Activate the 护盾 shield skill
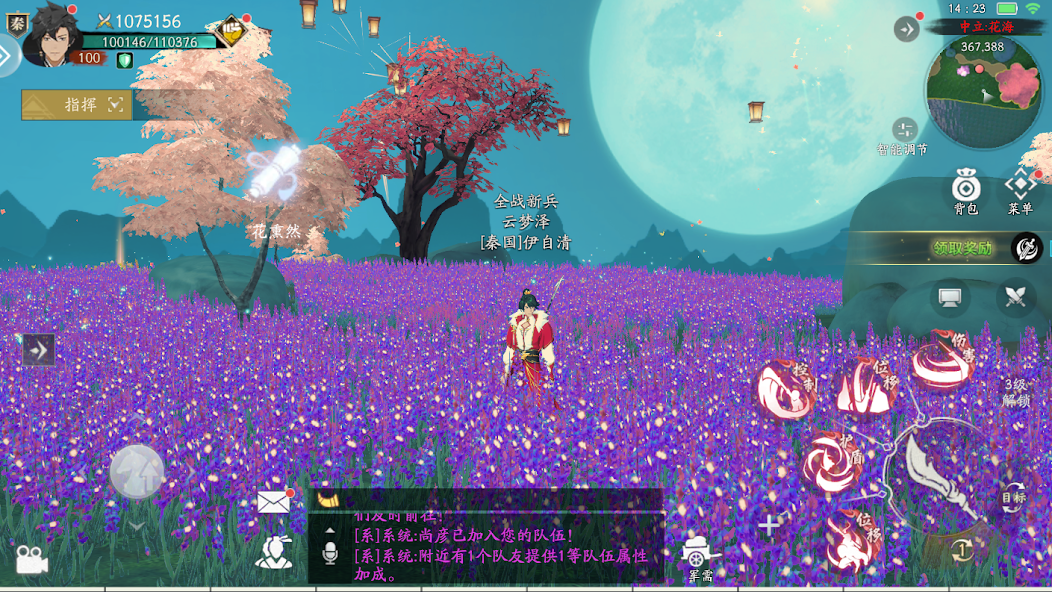Viewport: 1052px width, 592px height. [832, 463]
